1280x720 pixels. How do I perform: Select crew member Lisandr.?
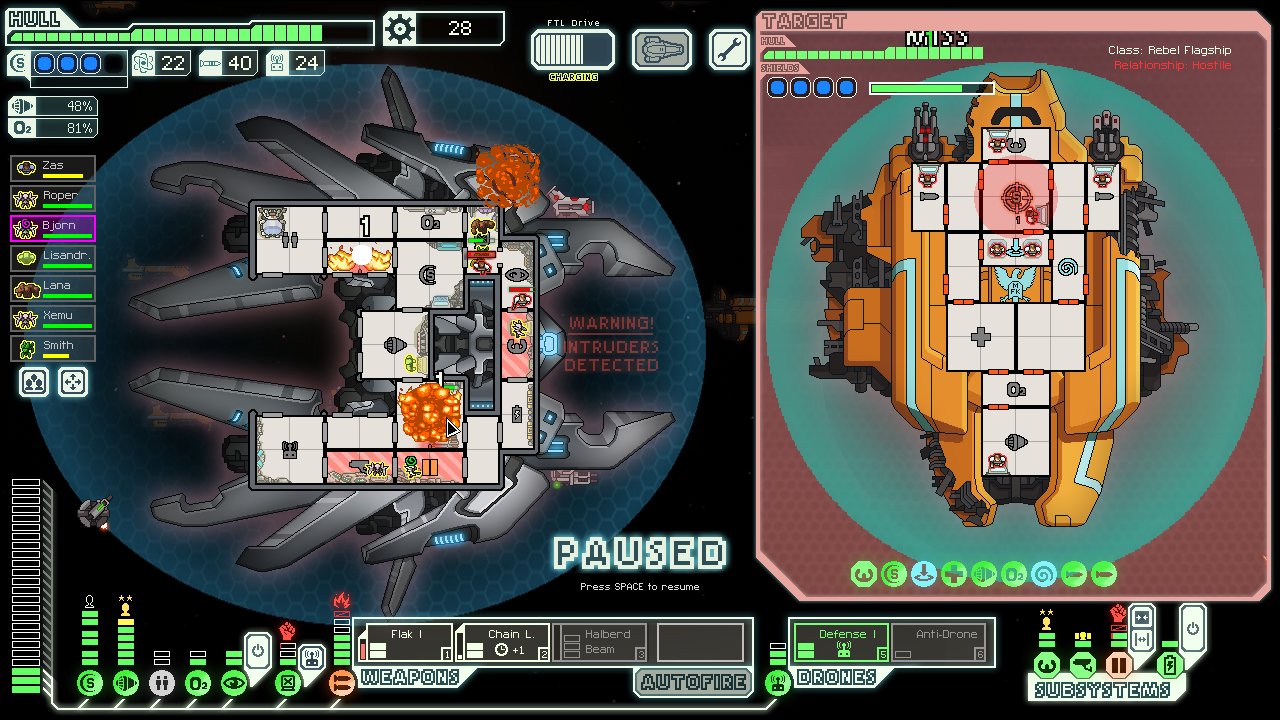[x=53, y=258]
